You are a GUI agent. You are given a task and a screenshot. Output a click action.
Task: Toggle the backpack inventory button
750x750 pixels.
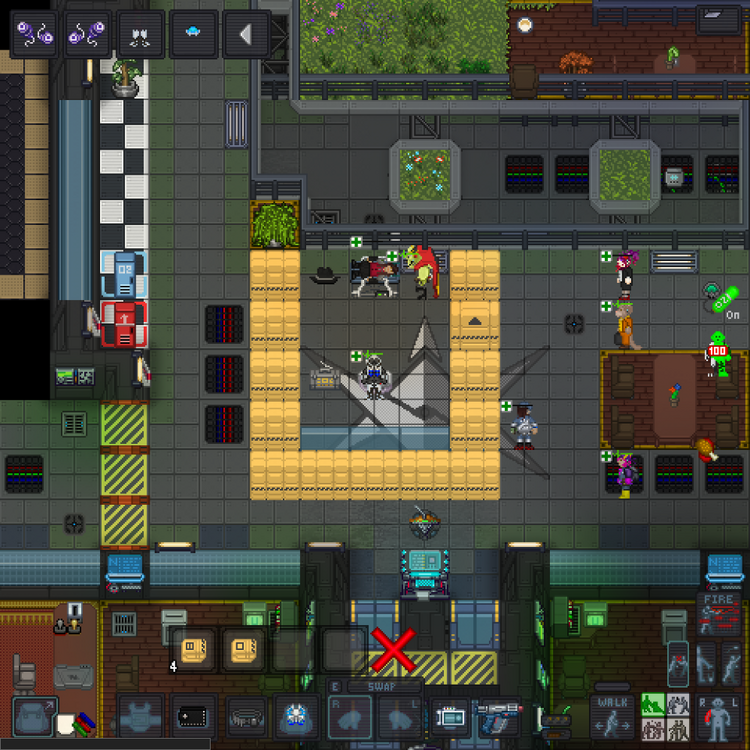(x=35, y=717)
